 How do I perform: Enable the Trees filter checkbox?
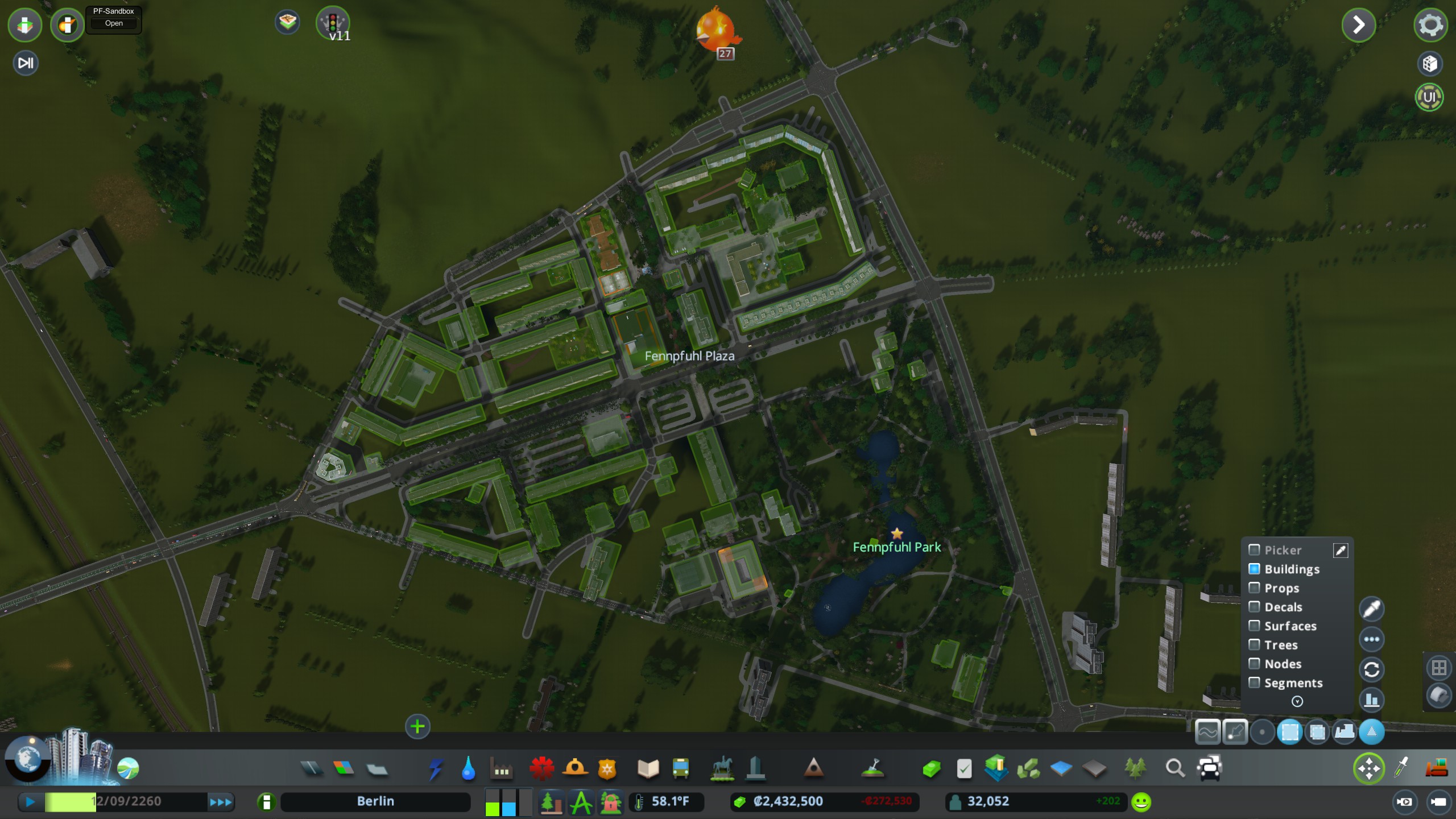coord(1255,644)
